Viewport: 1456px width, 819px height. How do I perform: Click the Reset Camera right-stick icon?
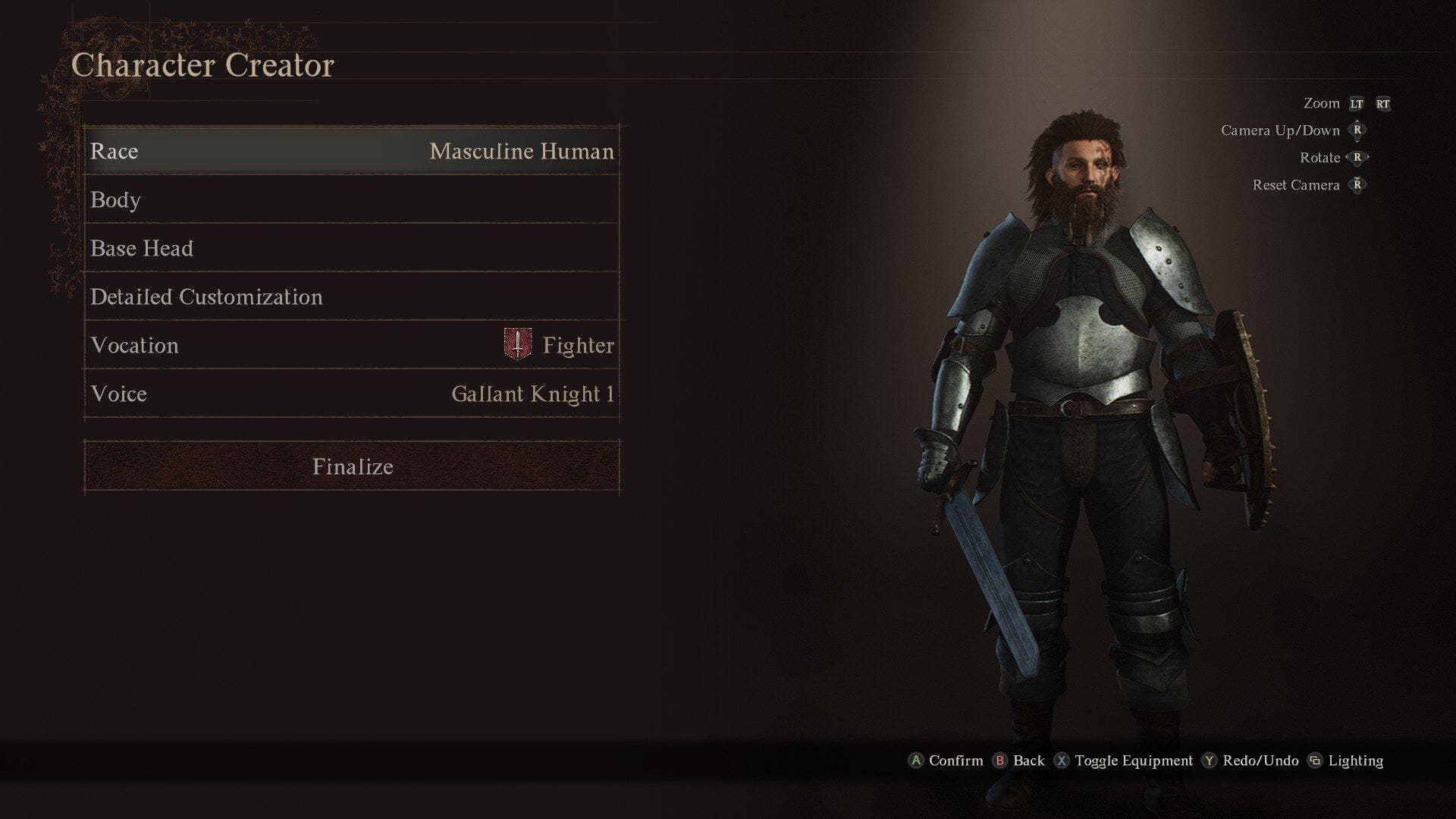[1357, 185]
